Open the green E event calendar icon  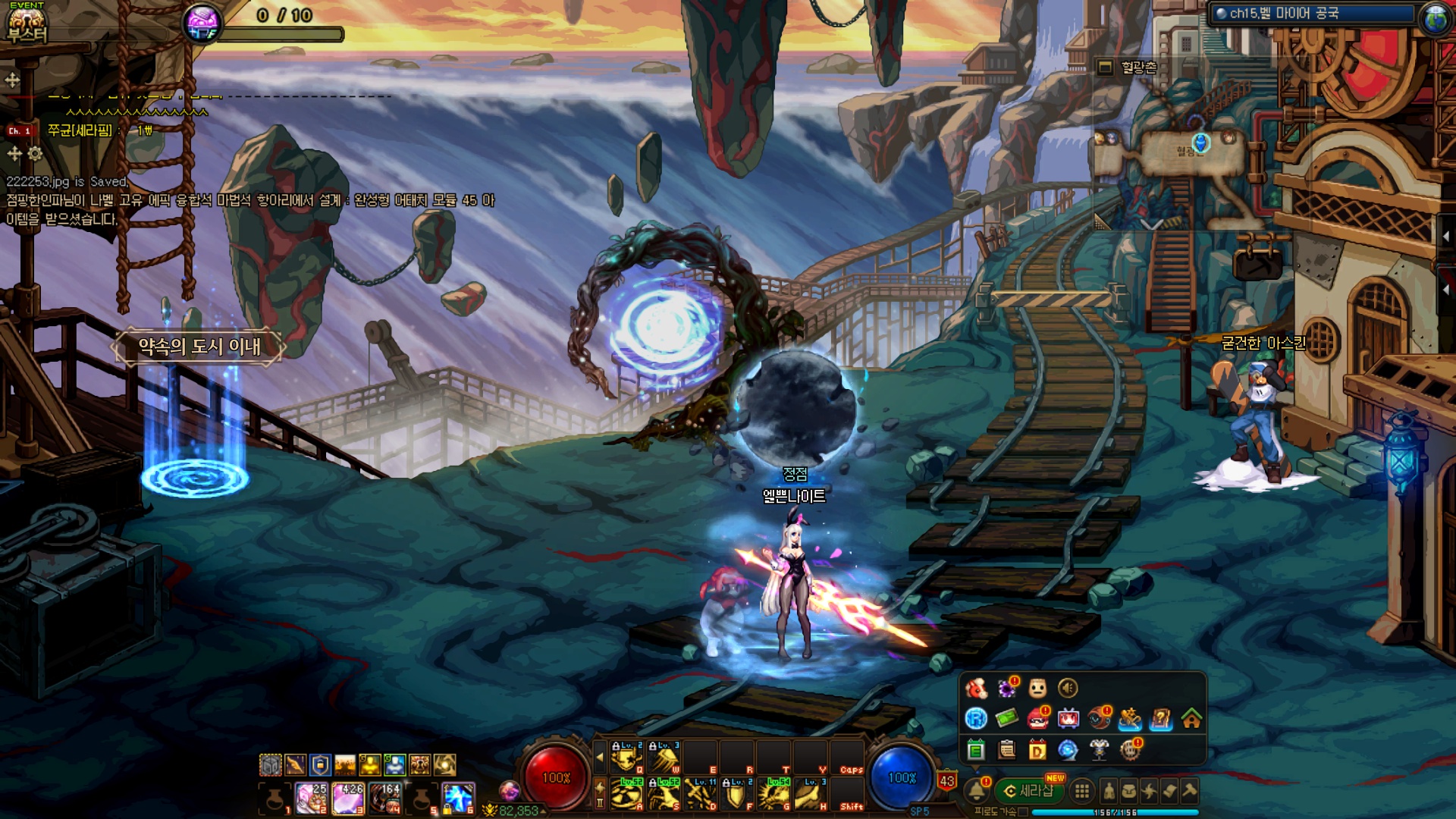976,750
